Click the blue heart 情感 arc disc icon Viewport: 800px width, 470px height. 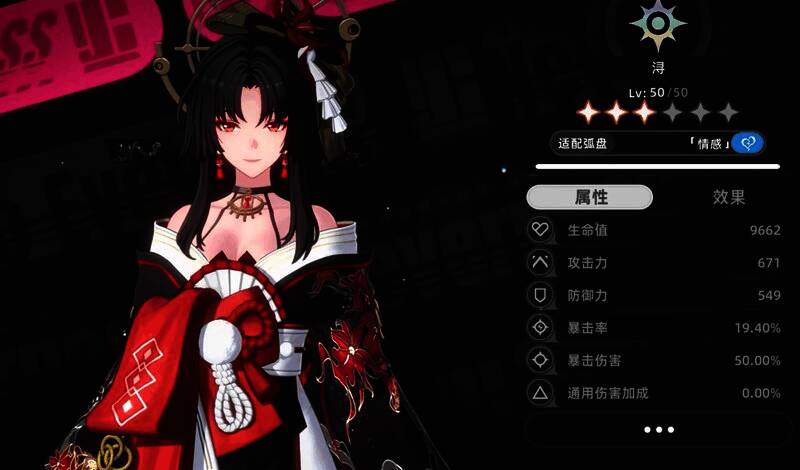pos(747,143)
